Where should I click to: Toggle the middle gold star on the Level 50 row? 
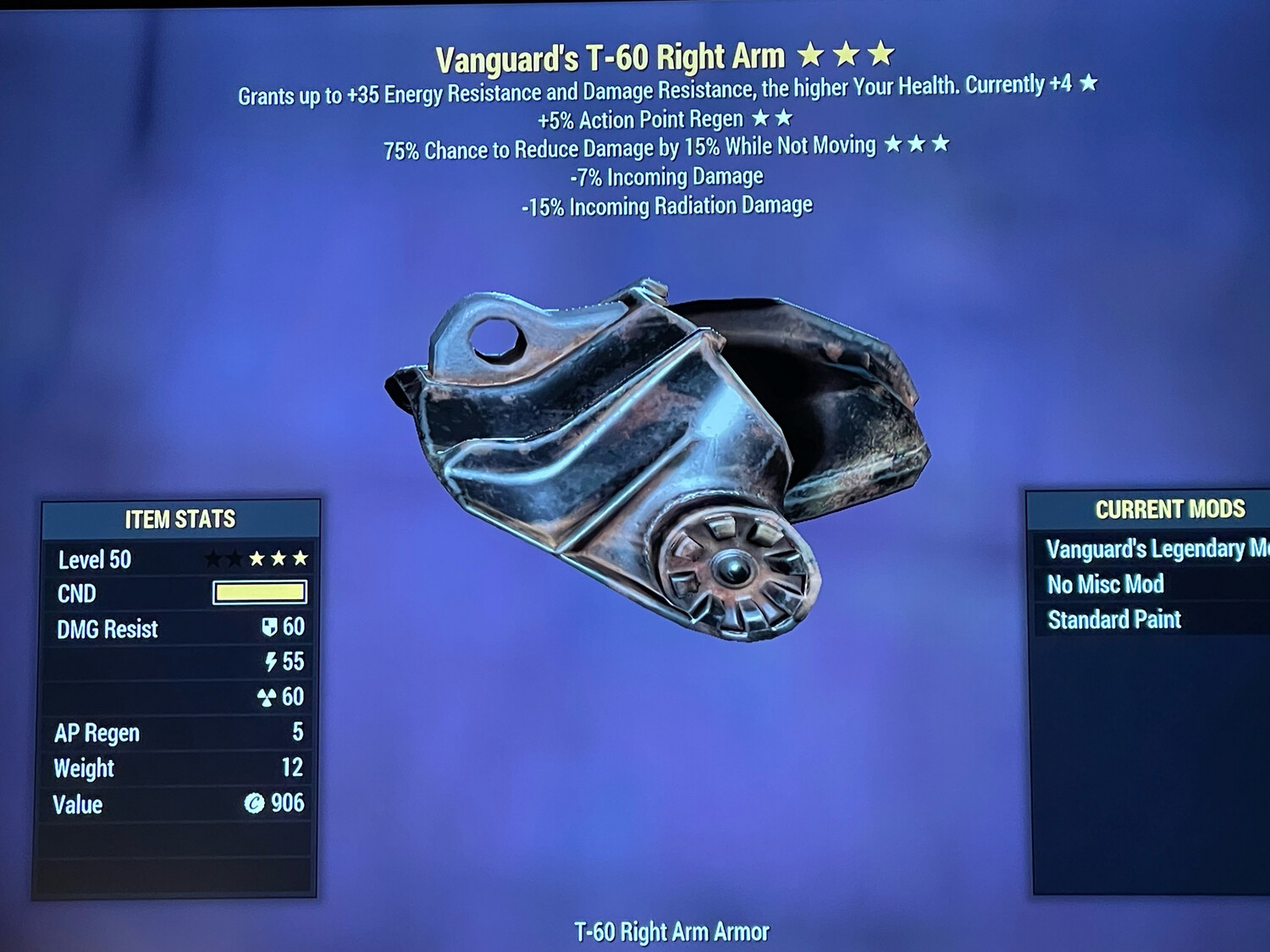(x=279, y=559)
